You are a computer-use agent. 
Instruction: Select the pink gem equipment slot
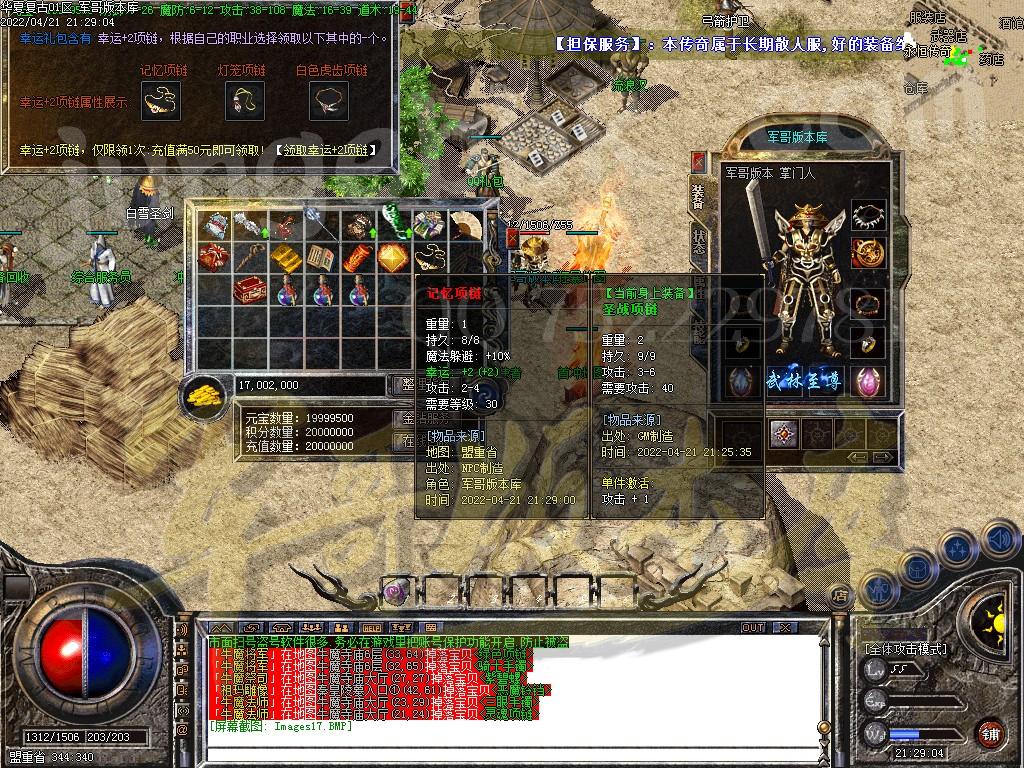click(x=867, y=381)
